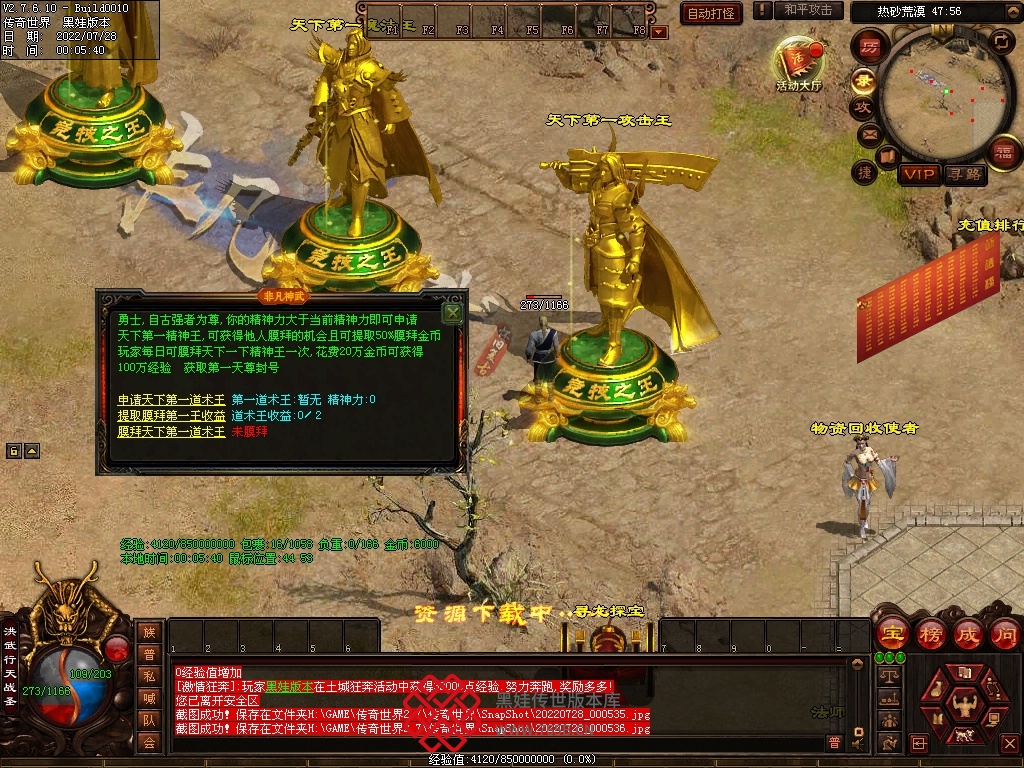
Task: Open the 福 welfare button
Action: 1002,152
